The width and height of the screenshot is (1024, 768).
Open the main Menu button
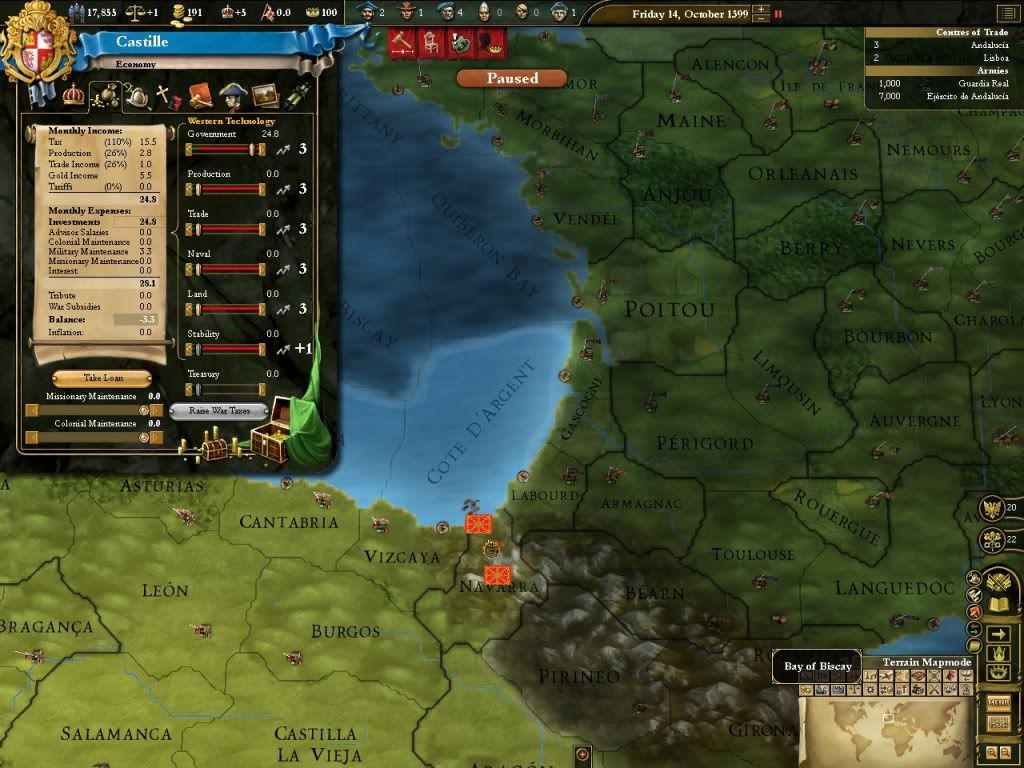point(998,703)
